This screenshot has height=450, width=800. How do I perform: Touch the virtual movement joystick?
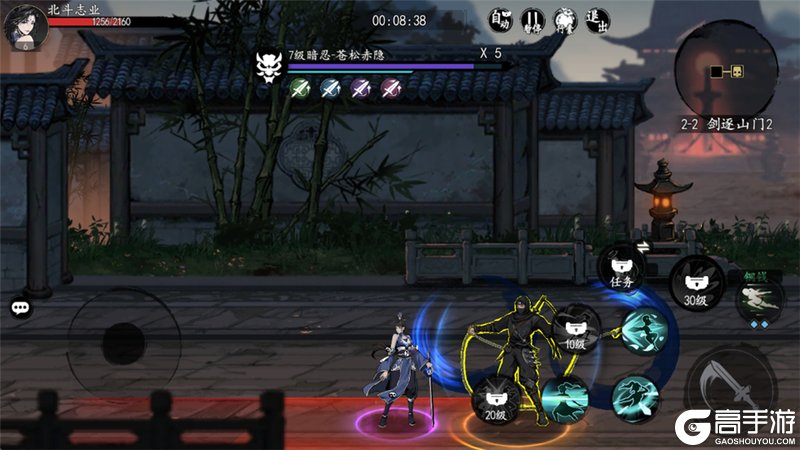(x=124, y=345)
